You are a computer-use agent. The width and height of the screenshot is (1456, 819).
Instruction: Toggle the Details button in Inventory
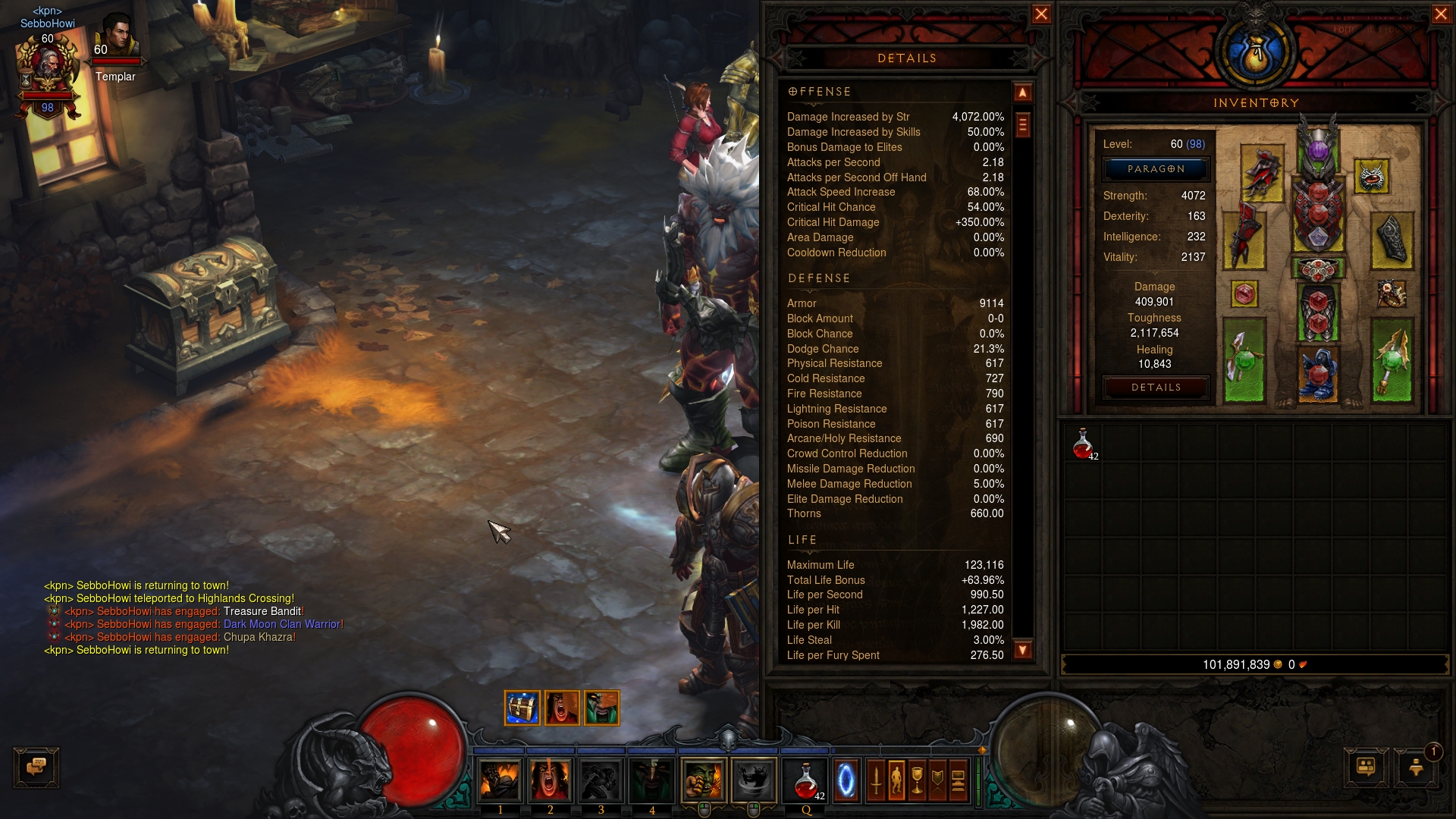coord(1155,388)
